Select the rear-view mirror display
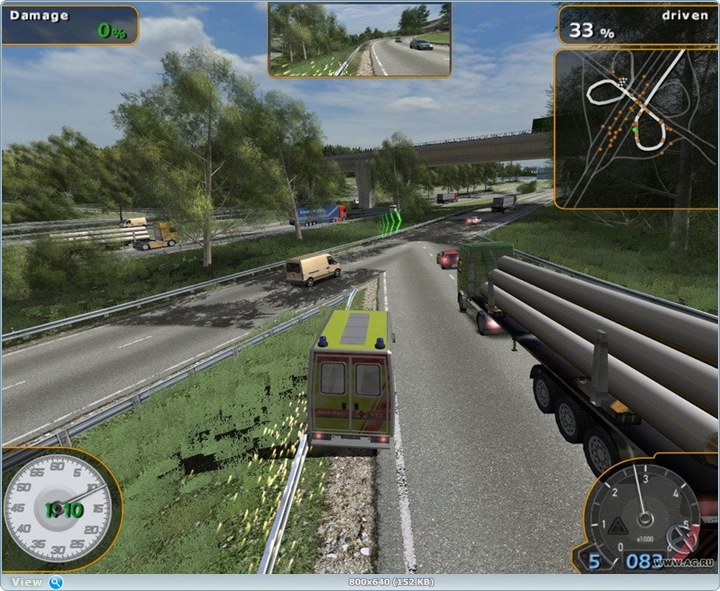 point(359,40)
